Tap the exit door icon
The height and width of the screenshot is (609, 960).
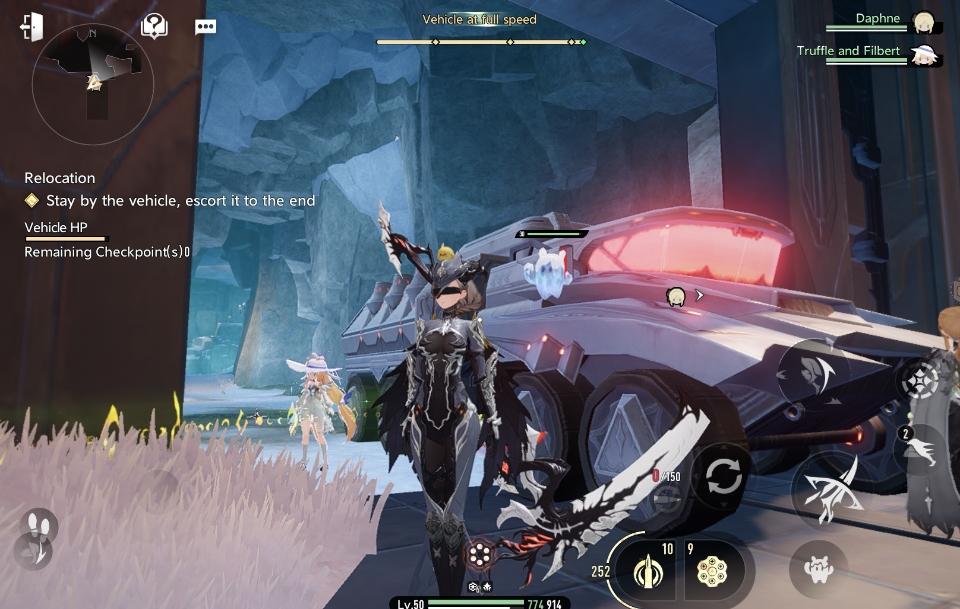32,27
